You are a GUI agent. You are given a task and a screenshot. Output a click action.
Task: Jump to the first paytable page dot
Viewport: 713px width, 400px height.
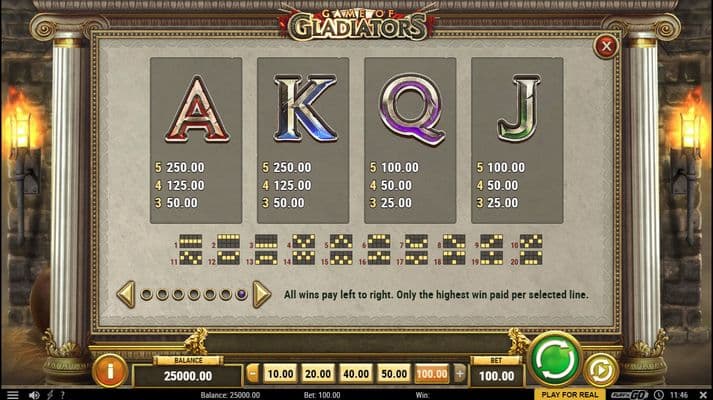click(146, 295)
